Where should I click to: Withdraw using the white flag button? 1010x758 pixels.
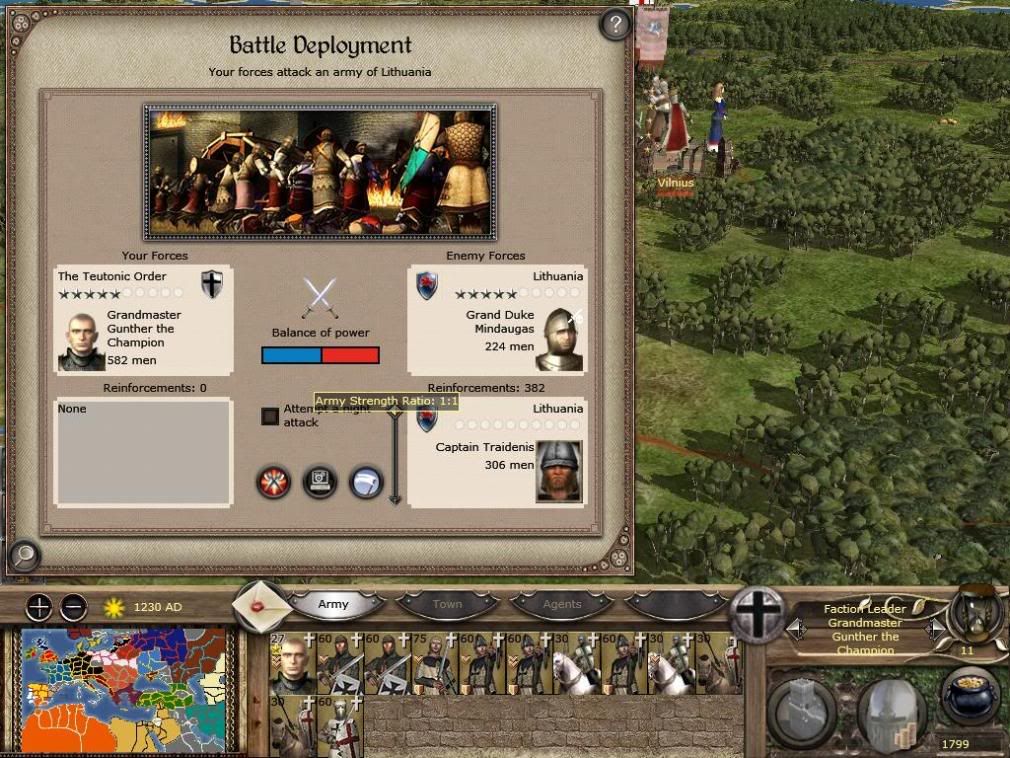pyautogui.click(x=366, y=482)
